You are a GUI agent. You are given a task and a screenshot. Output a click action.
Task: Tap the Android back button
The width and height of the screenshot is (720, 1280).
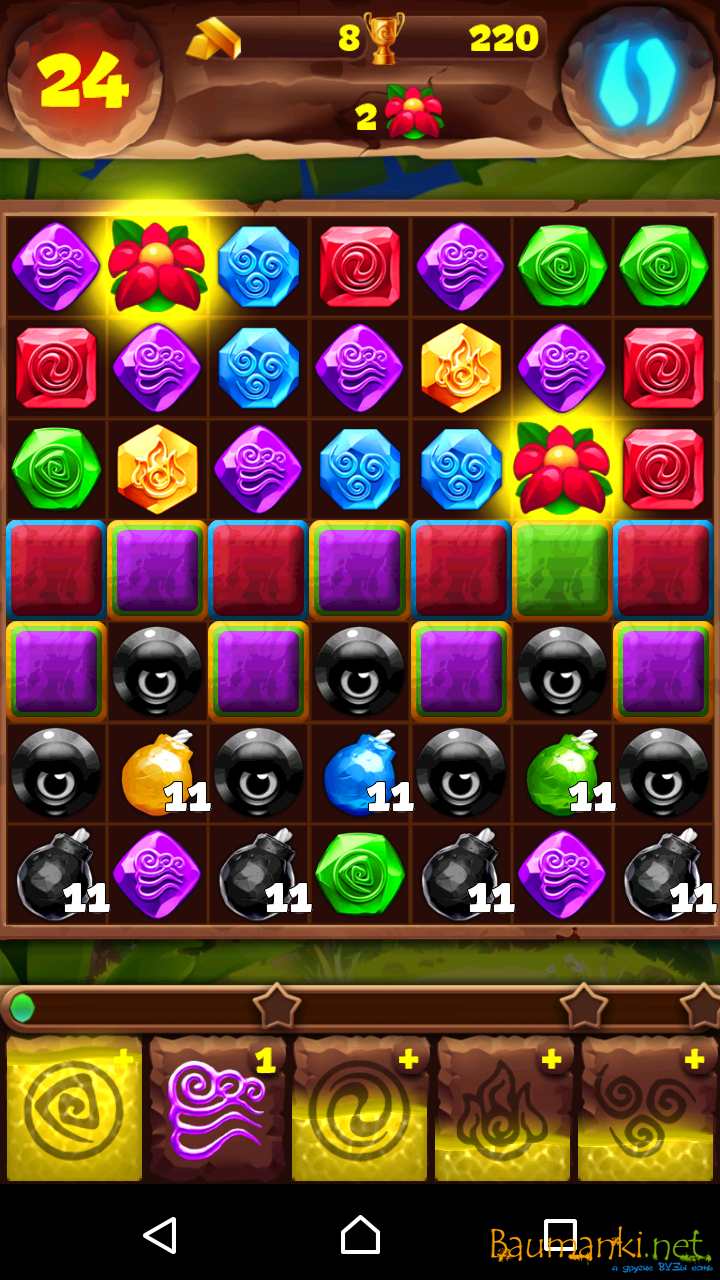(160, 1236)
